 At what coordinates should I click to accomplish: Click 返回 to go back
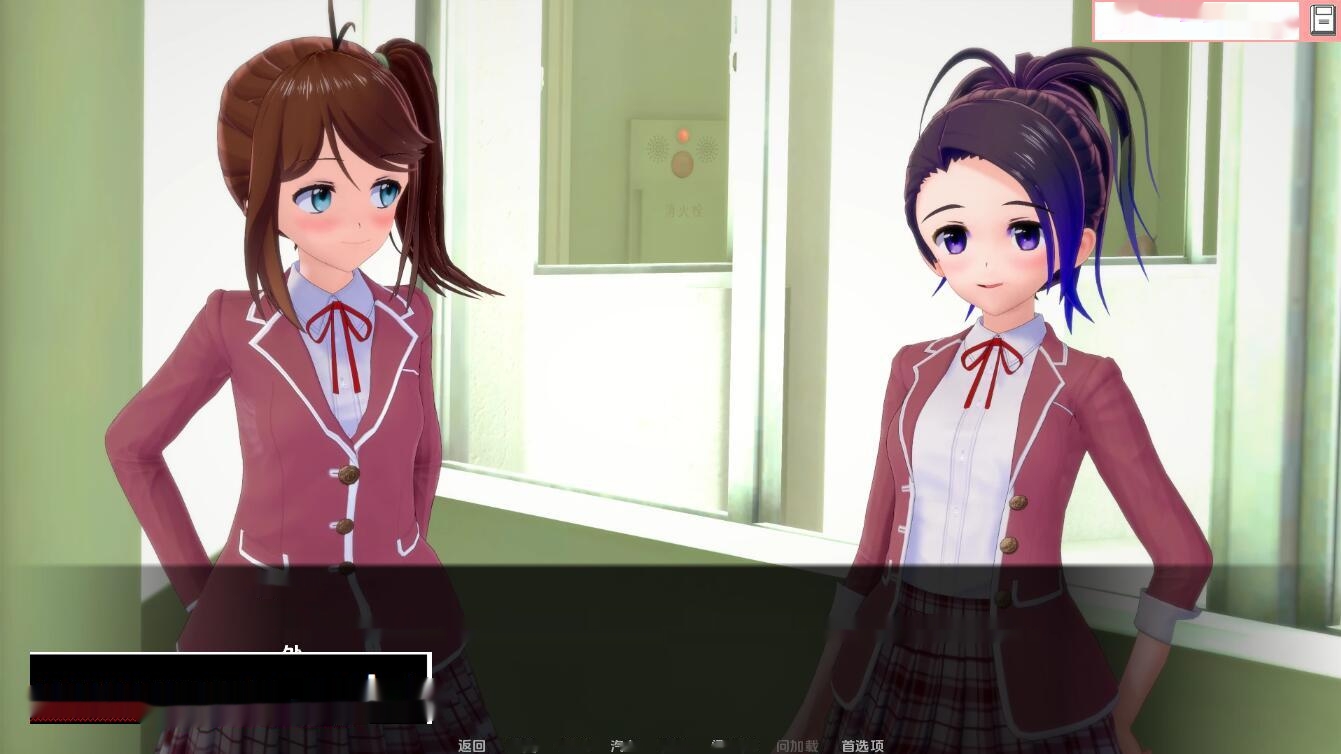click(x=470, y=746)
